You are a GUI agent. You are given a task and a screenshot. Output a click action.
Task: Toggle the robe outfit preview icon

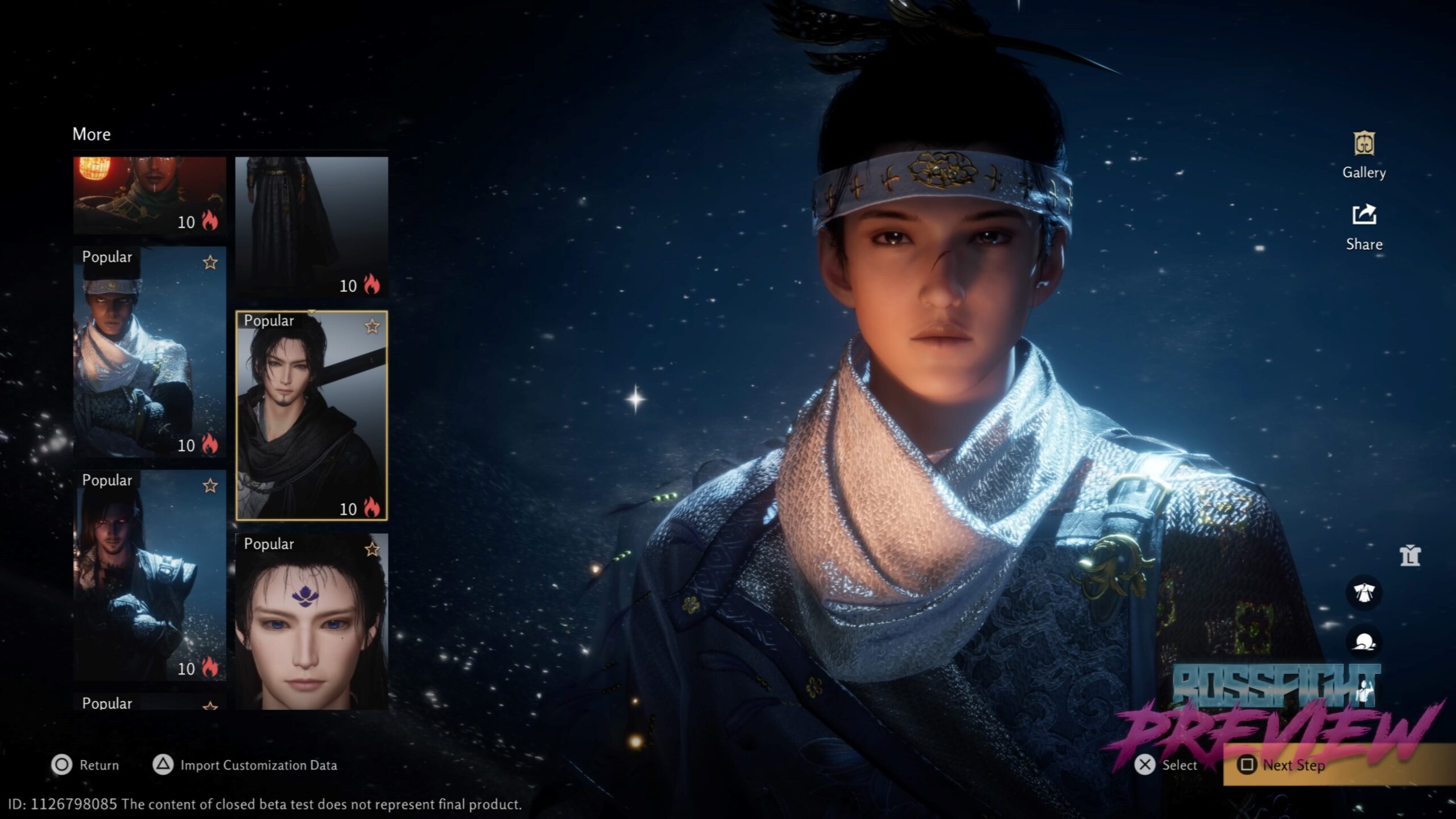(x=1363, y=593)
